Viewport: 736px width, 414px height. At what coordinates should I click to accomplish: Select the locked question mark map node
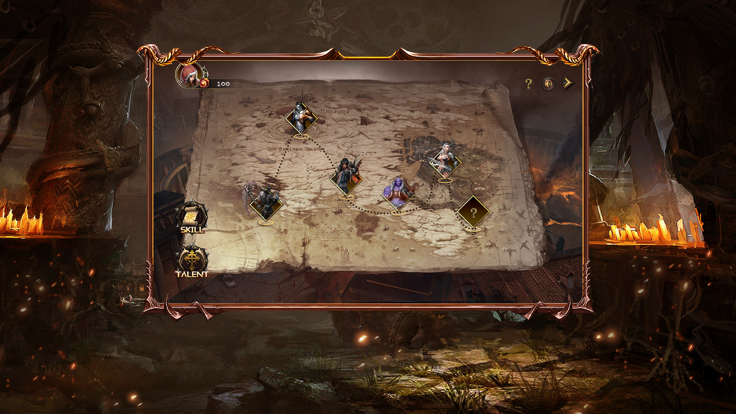tap(473, 211)
